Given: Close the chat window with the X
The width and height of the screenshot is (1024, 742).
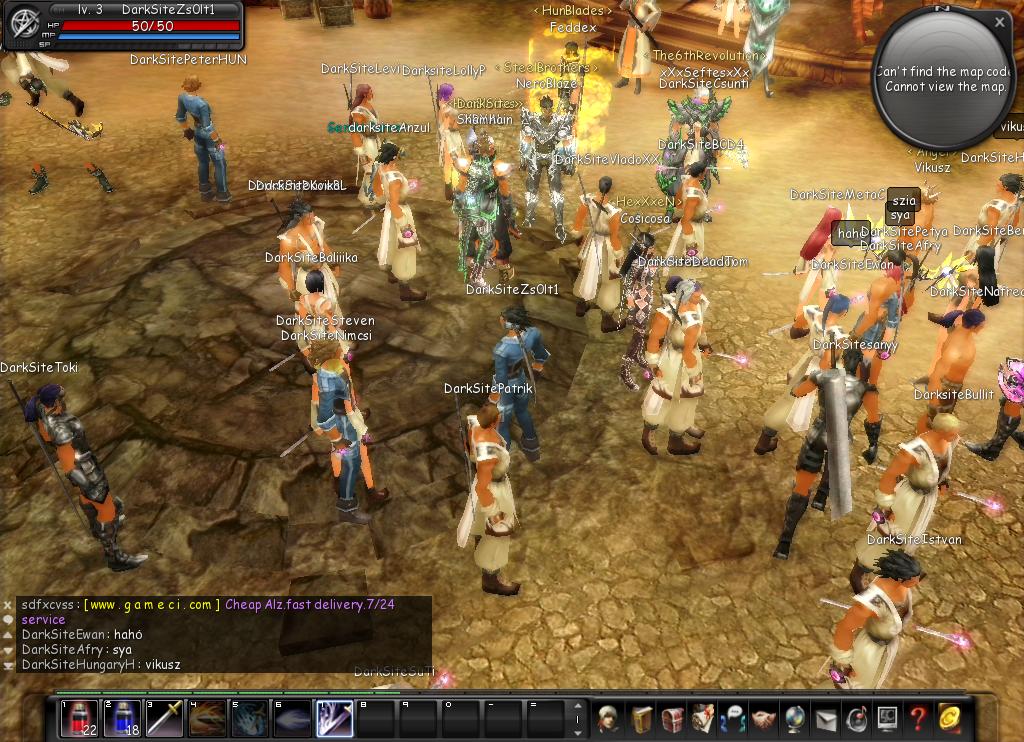Looking at the screenshot, I should pyautogui.click(x=8, y=605).
